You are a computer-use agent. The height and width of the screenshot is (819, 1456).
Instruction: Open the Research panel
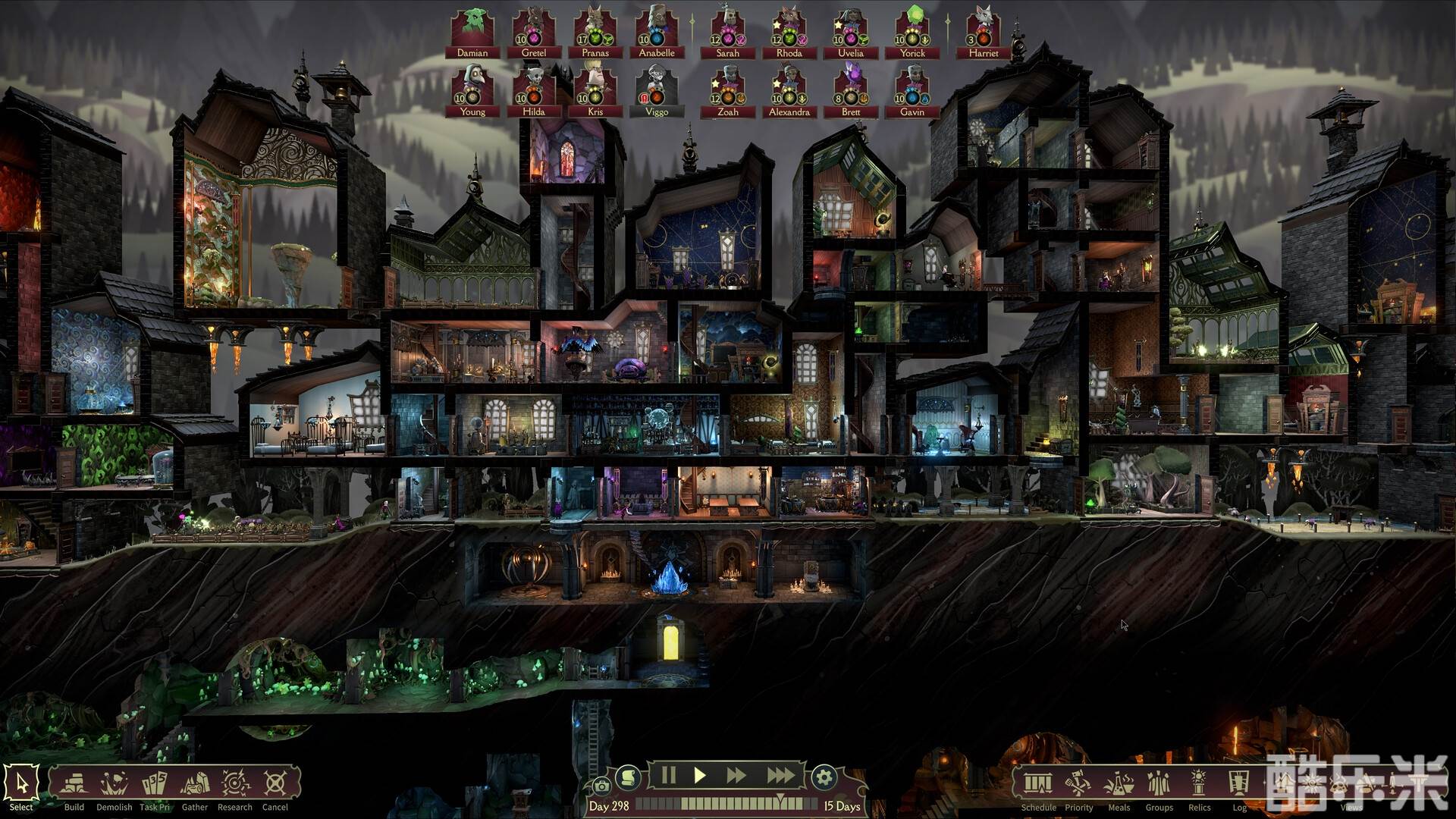pyautogui.click(x=235, y=784)
